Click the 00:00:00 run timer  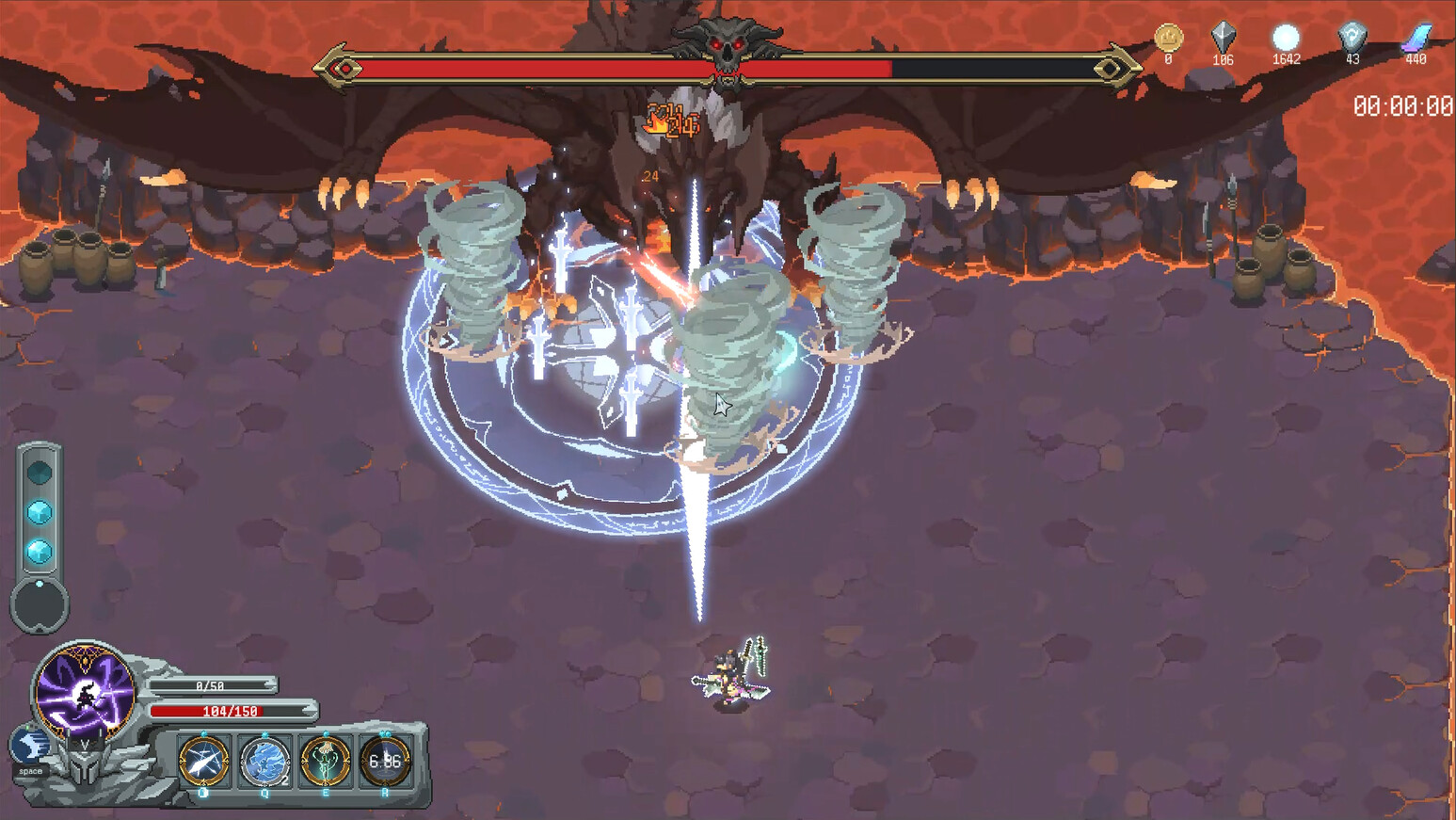tap(1404, 106)
